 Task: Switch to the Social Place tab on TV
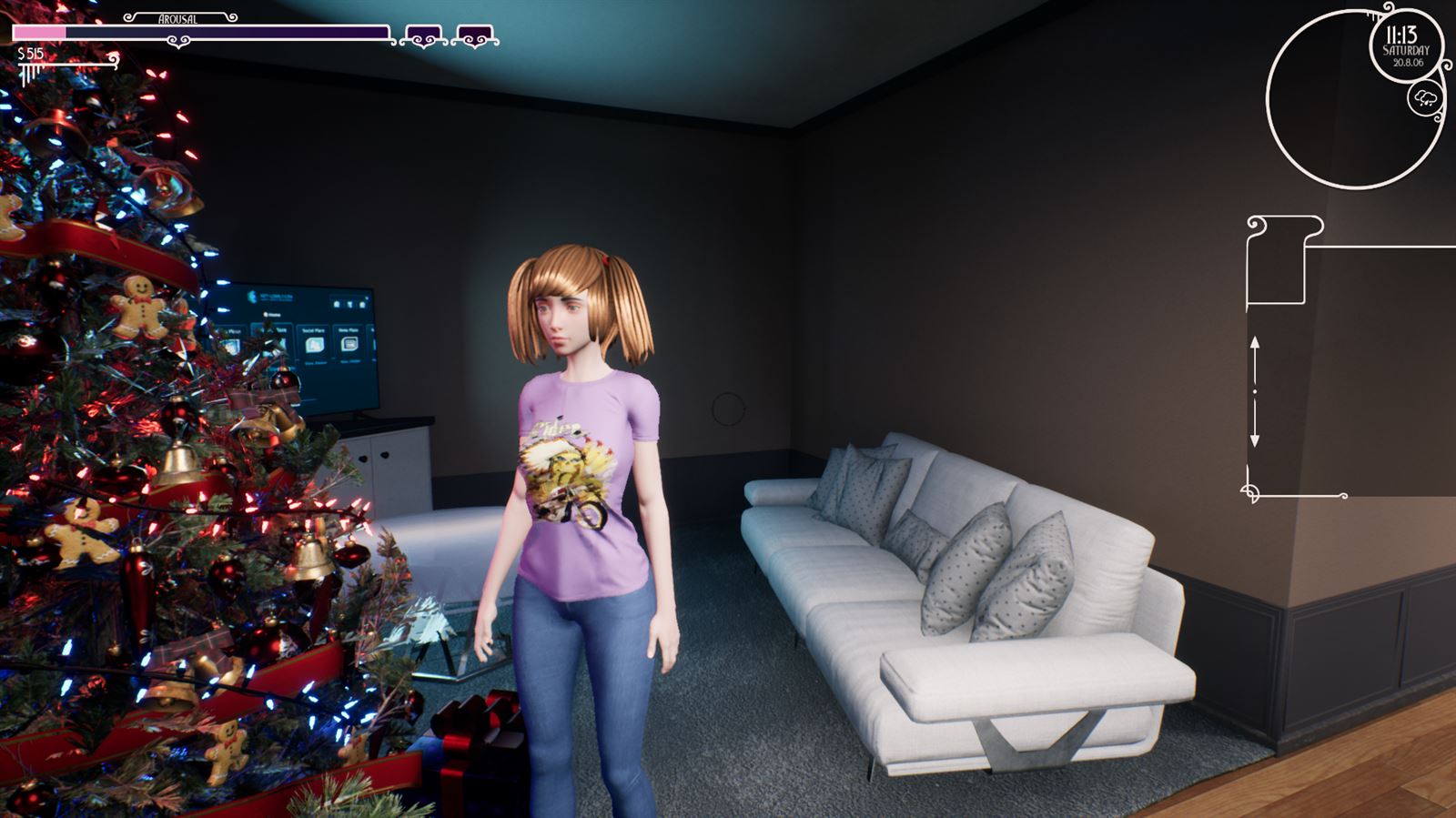click(314, 330)
